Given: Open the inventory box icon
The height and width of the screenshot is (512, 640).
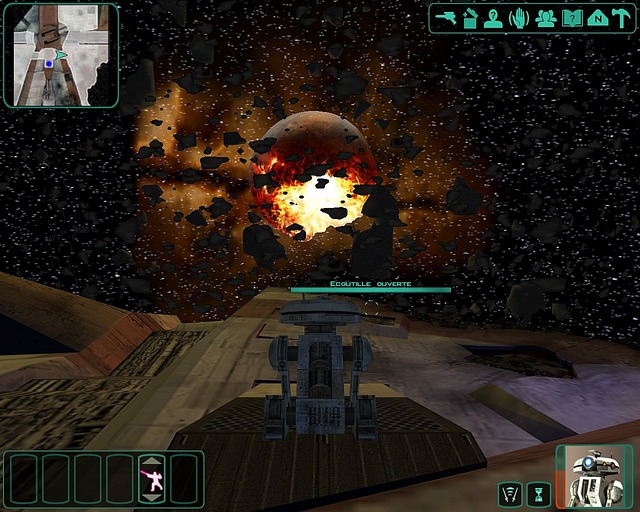Looking at the screenshot, I should pyautogui.click(x=471, y=18).
